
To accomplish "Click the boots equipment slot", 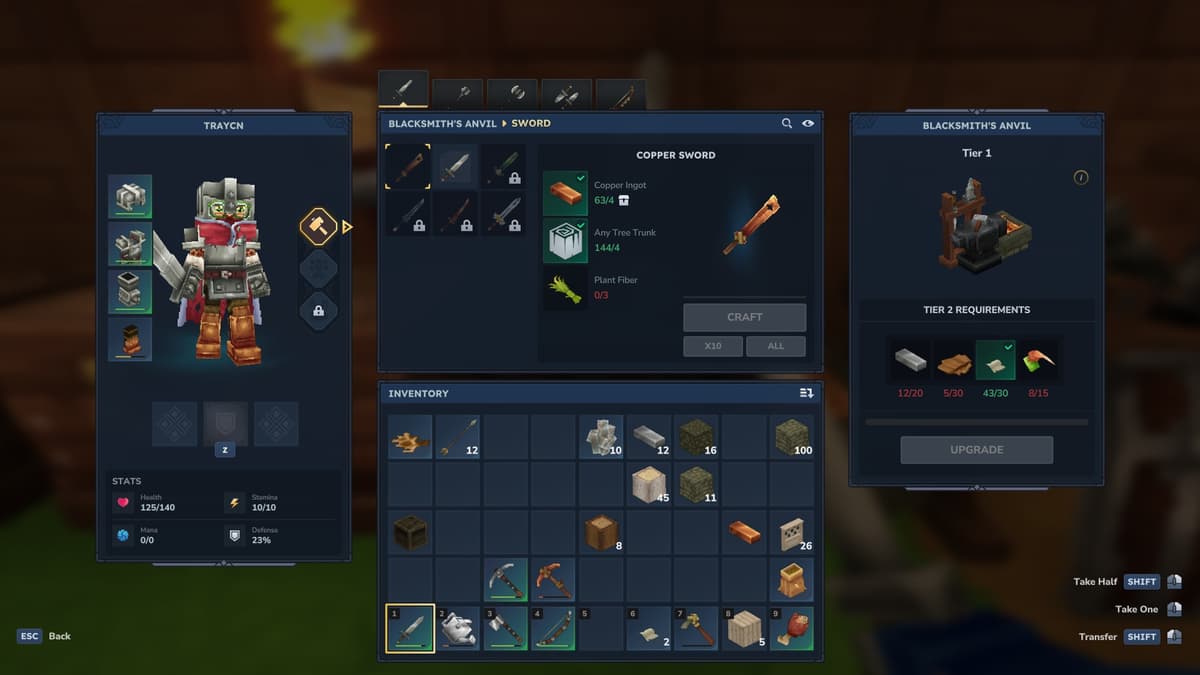I will pos(130,340).
